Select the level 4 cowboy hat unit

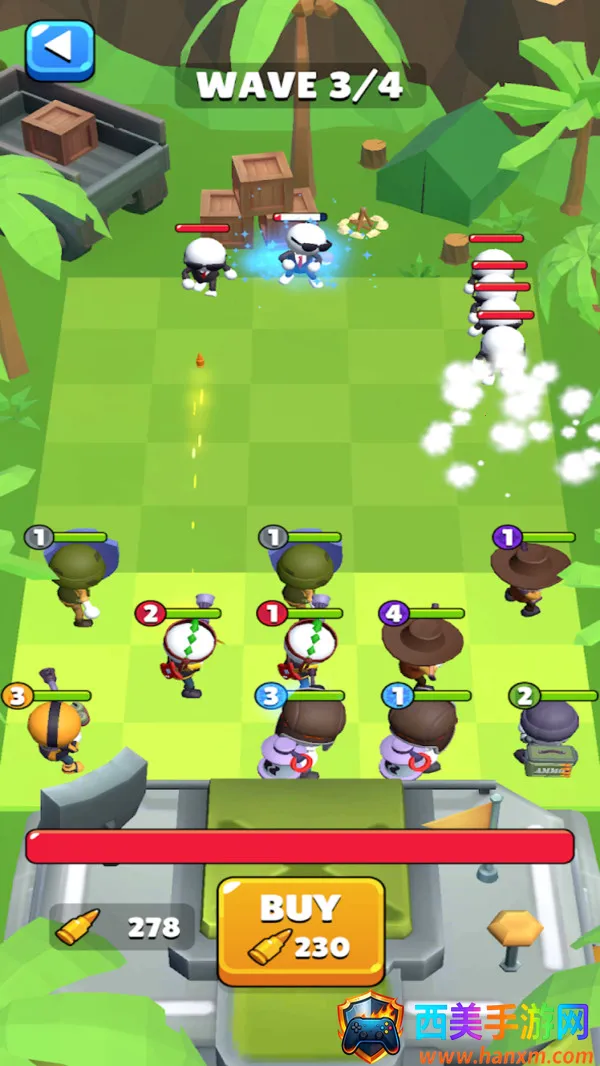(422, 648)
